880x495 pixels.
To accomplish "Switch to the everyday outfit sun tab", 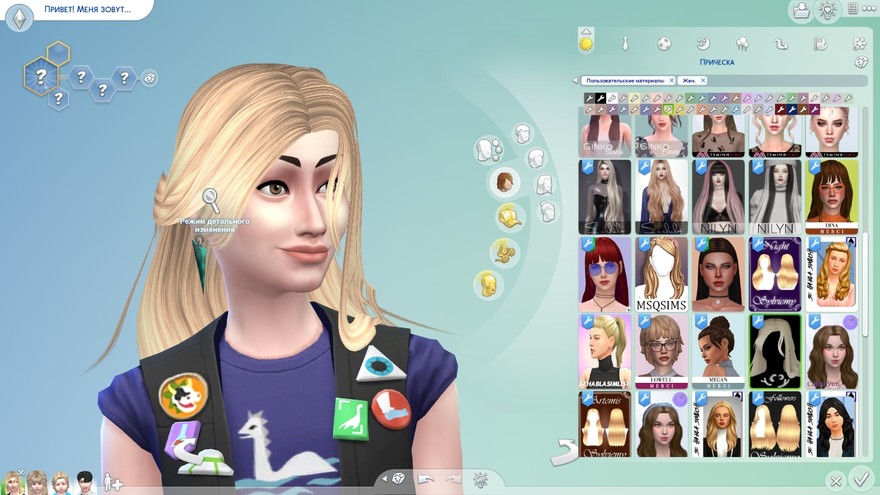I will pyautogui.click(x=586, y=43).
